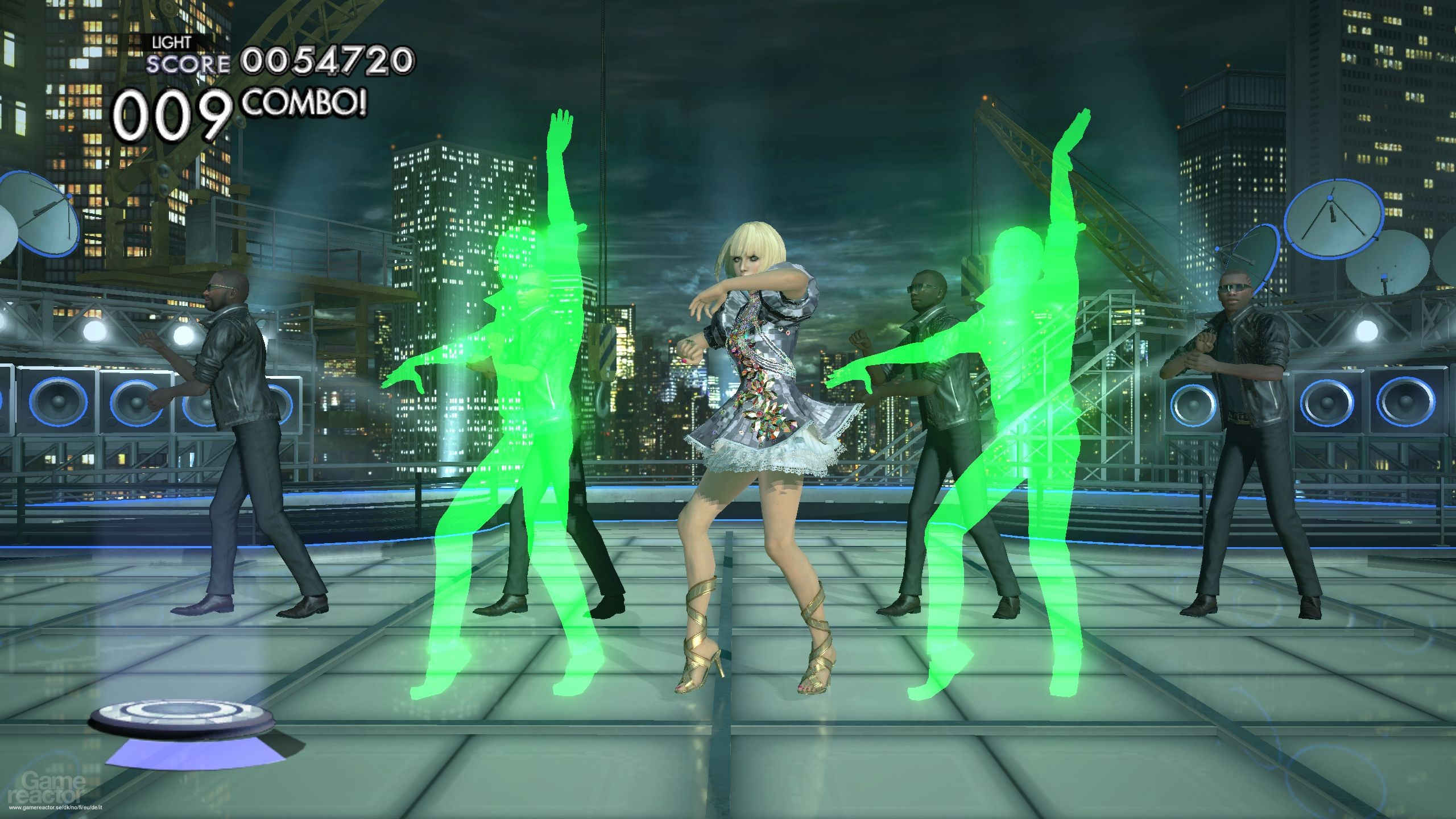This screenshot has height=819, width=1456.
Task: Select the SCORE label in the HUD
Action: (189, 64)
